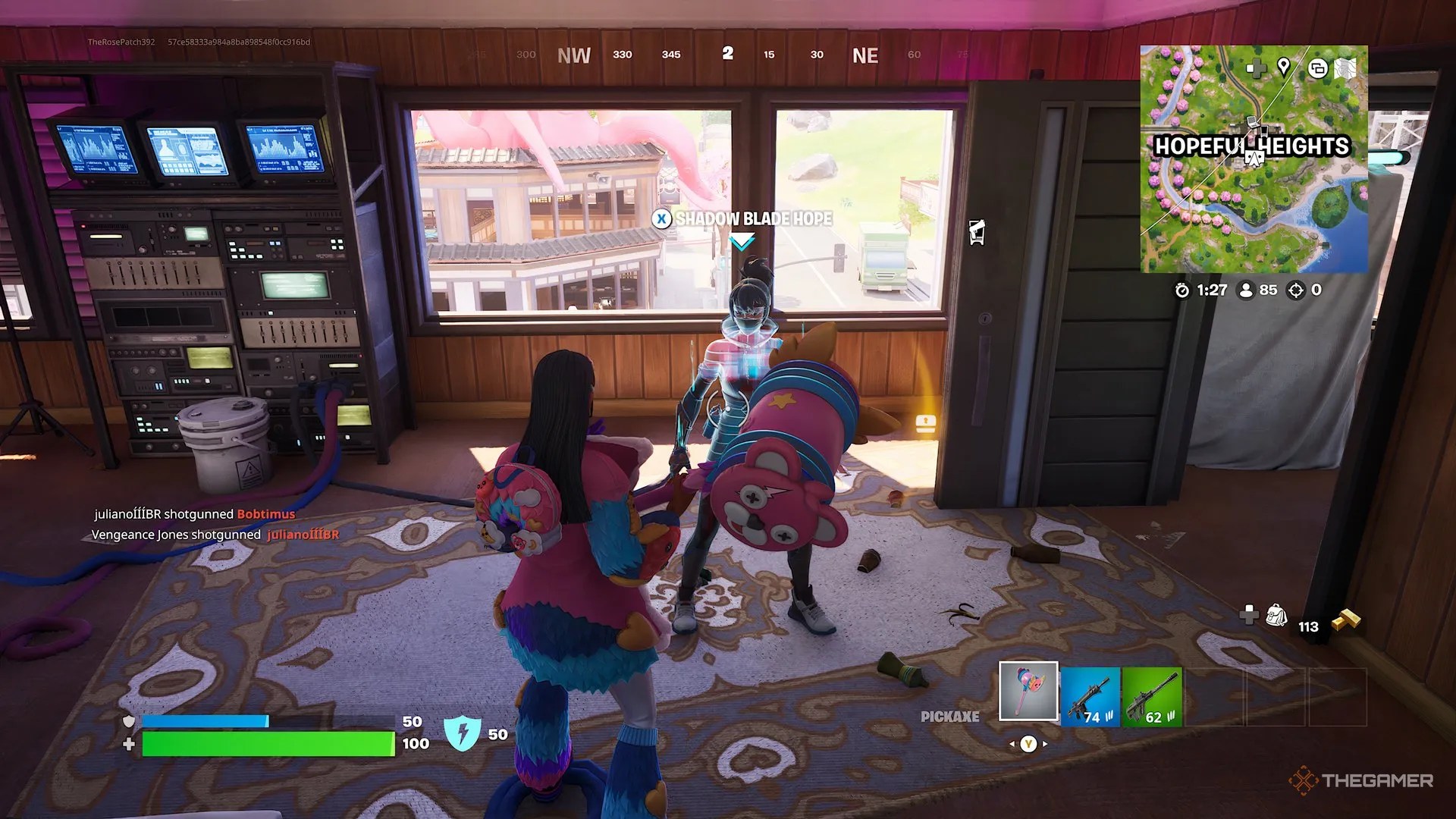Click the left arrow beside the Y button

pos(1012,744)
